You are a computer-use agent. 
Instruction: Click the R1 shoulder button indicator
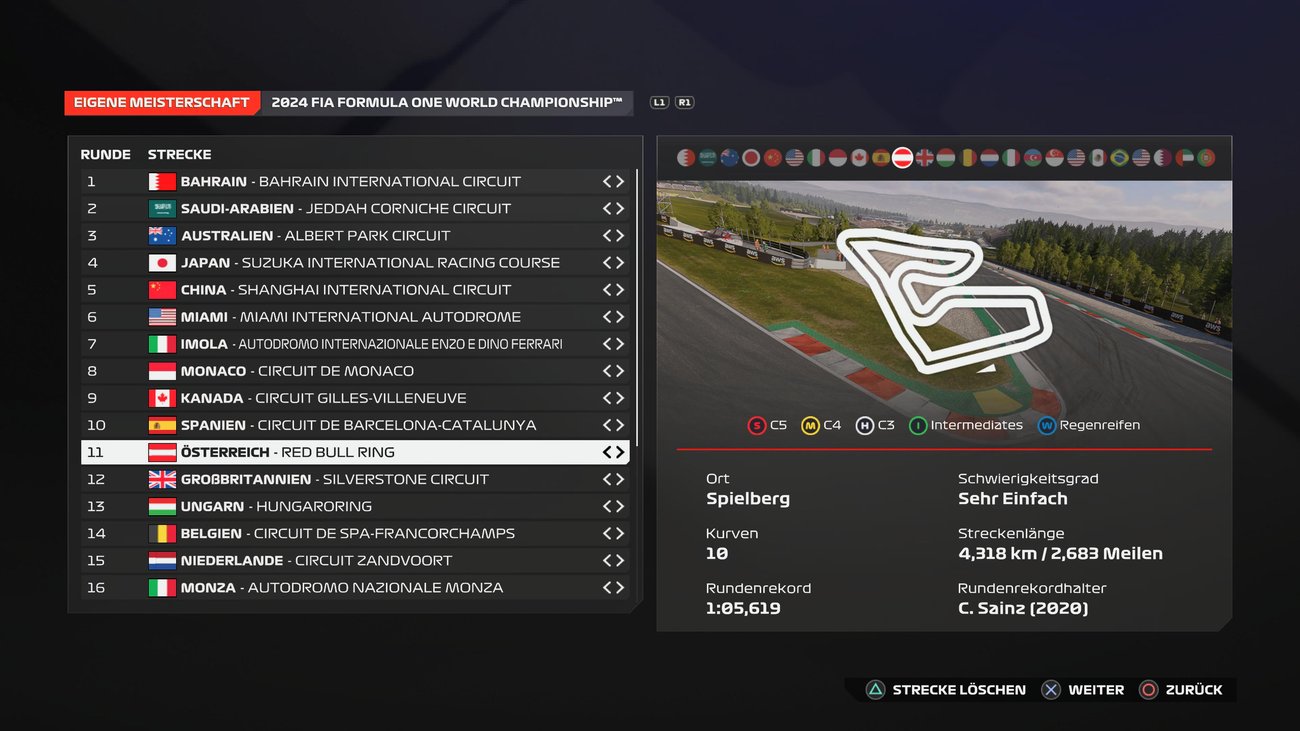[685, 102]
